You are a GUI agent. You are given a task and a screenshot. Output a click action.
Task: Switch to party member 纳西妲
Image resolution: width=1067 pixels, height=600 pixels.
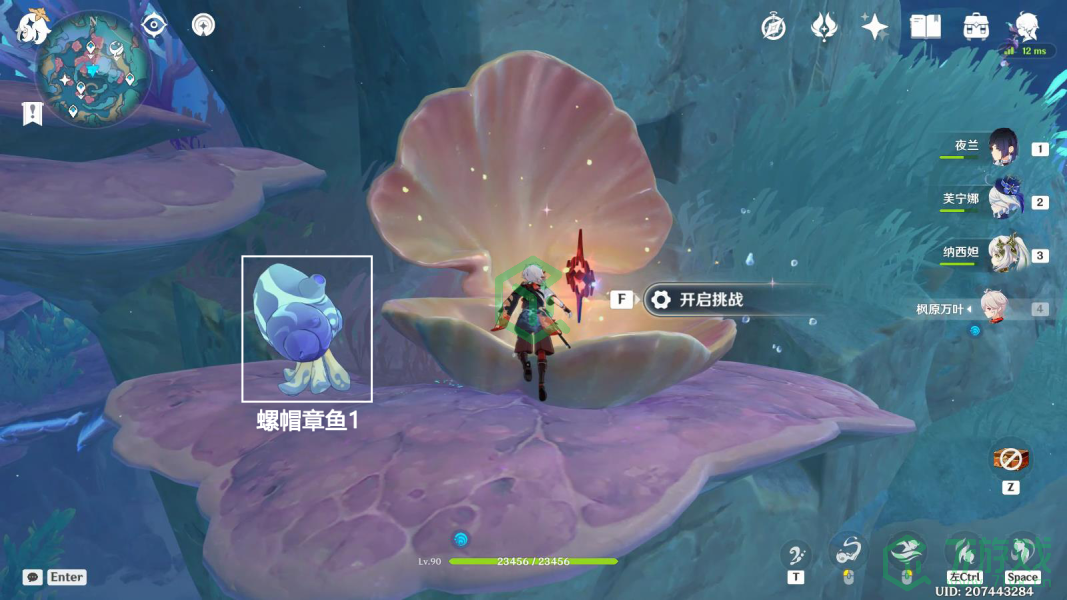[x=1001, y=255]
